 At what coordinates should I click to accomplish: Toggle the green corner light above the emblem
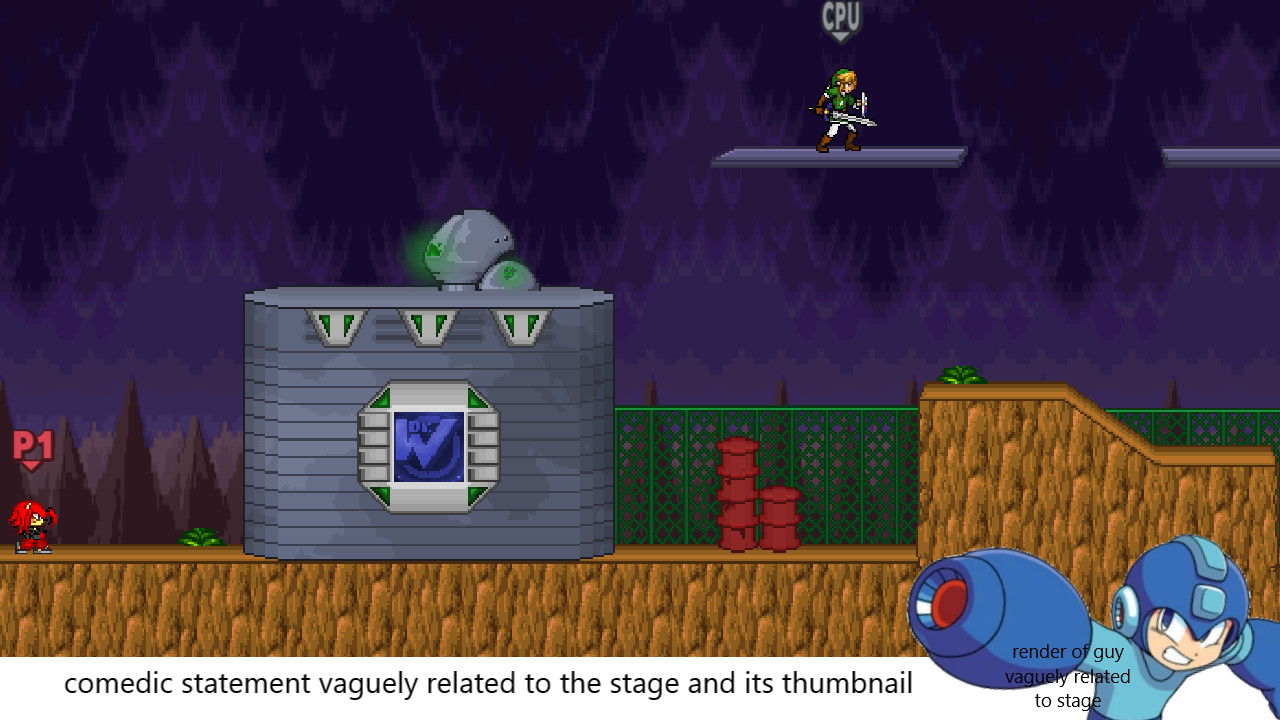pyautogui.click(x=381, y=397)
